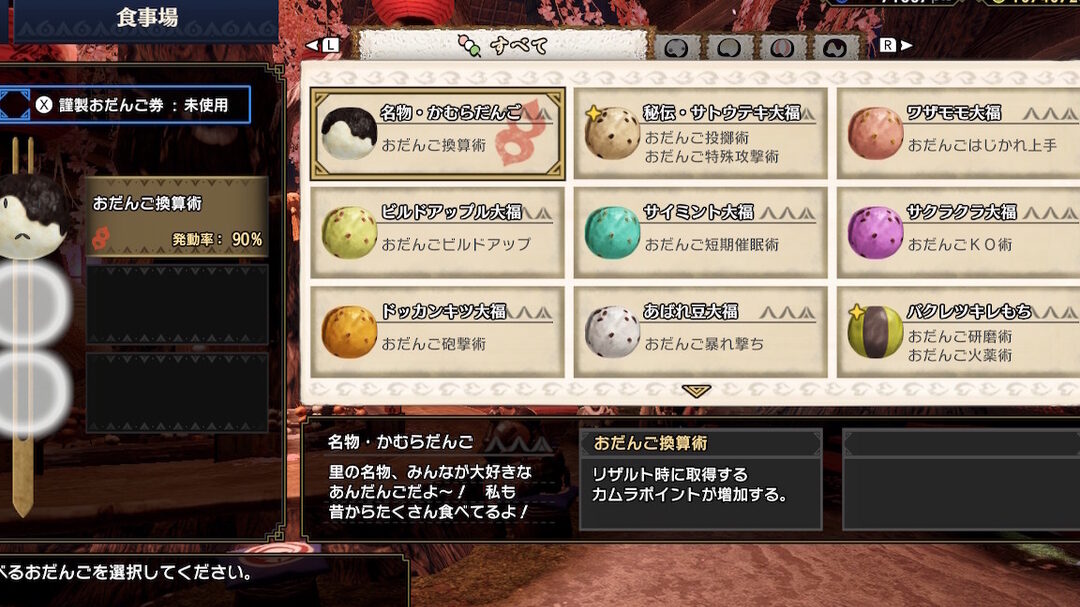The image size is (1080, 607).
Task: Pick the サクラクラ大福 dango
Action: click(x=958, y=232)
